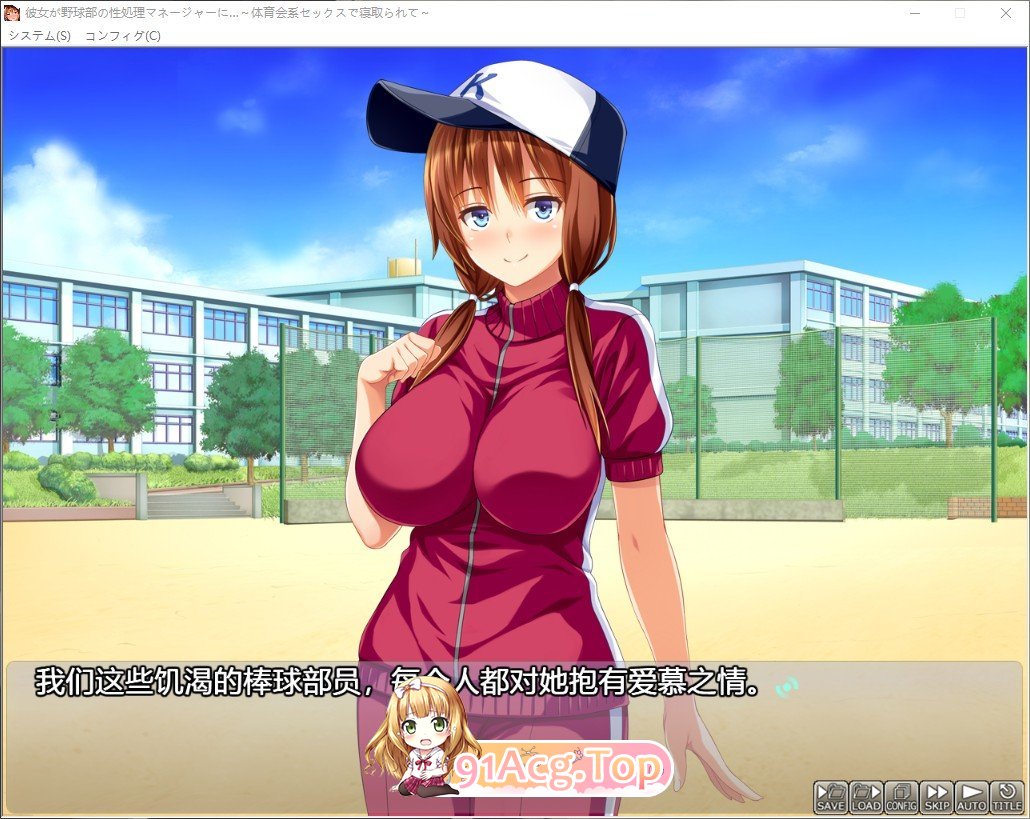Close the game window
This screenshot has height=819, width=1030.
1006,13
